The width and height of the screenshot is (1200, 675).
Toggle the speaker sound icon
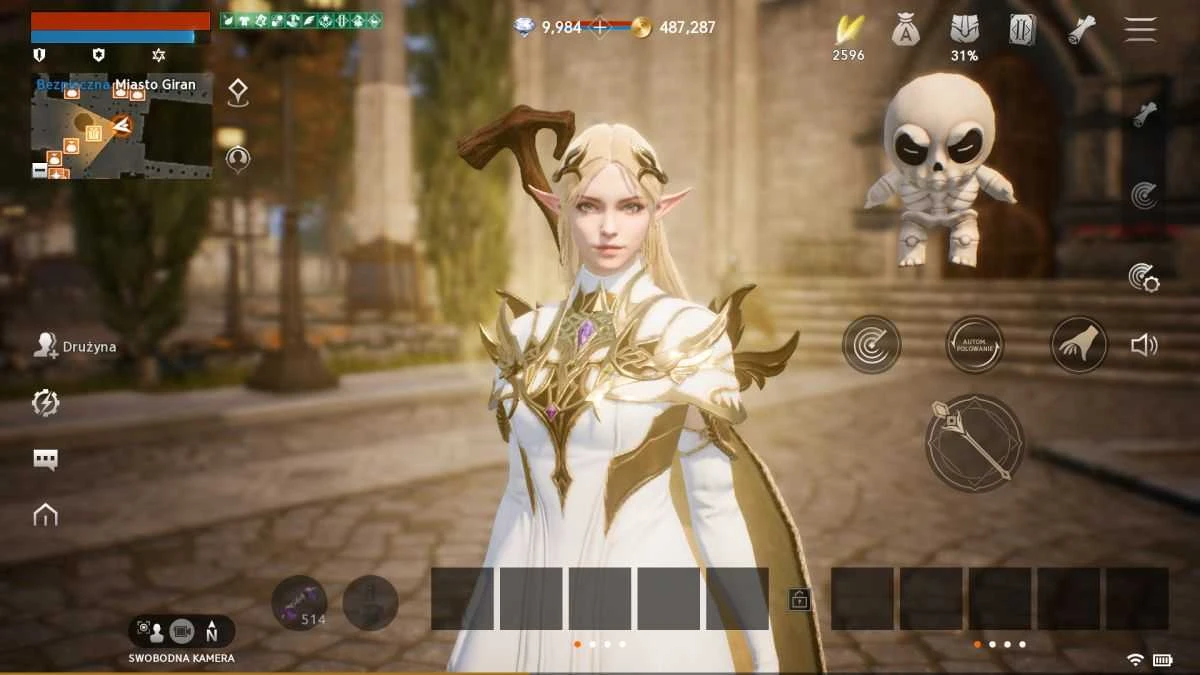pos(1144,345)
